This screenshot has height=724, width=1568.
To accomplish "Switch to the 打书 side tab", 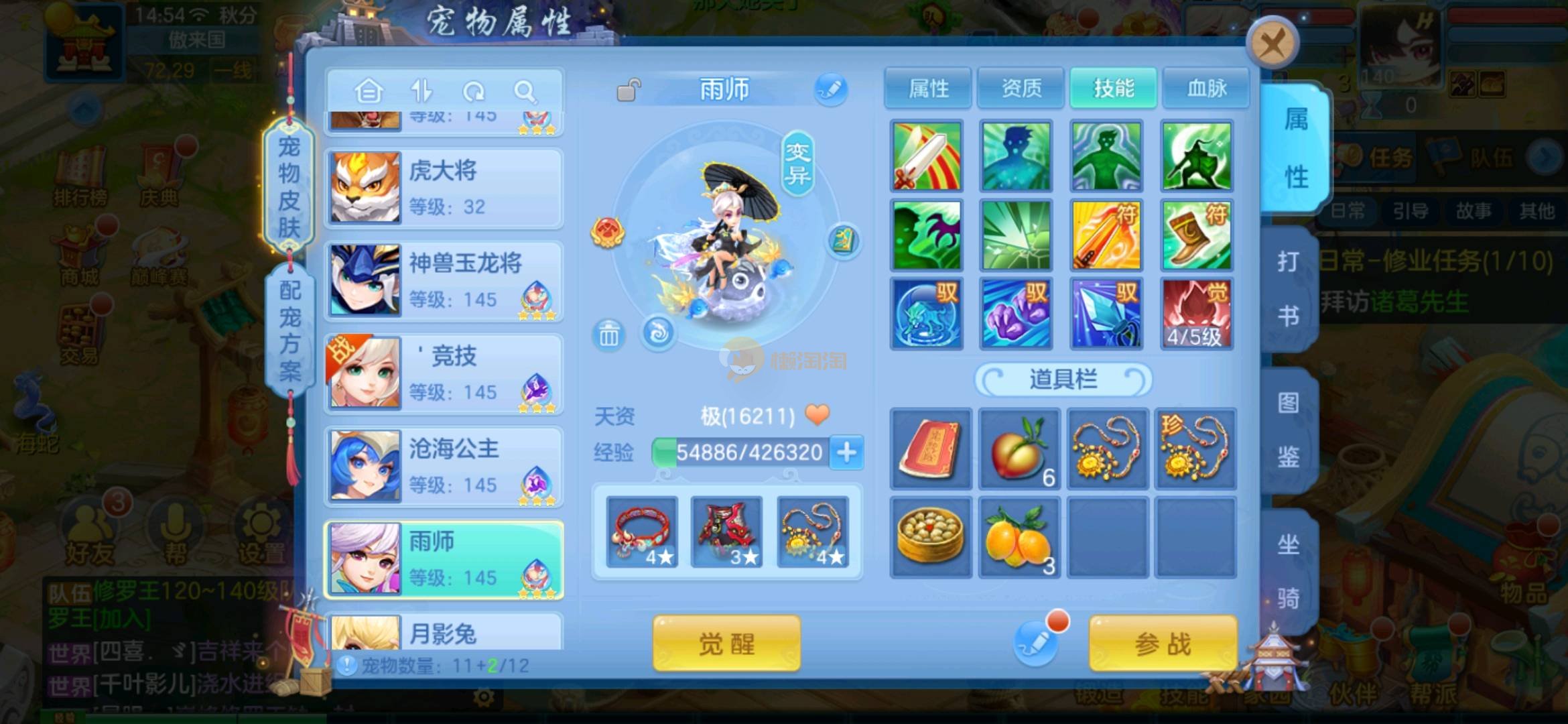I will pos(1288,288).
